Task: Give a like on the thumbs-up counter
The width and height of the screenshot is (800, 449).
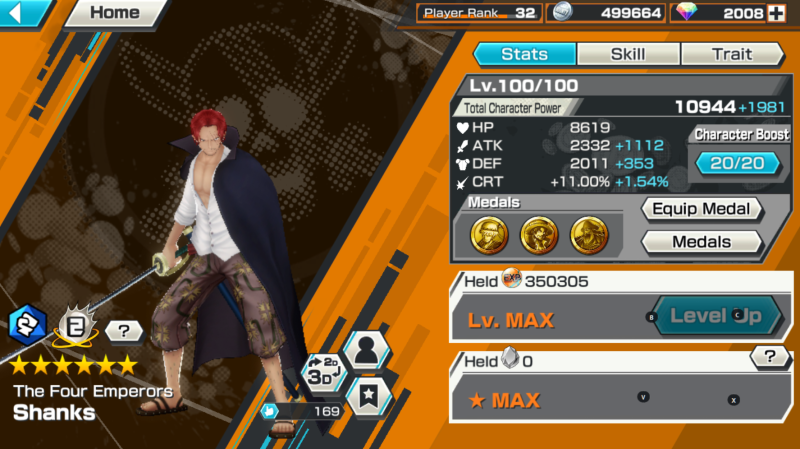Action: 273,410
